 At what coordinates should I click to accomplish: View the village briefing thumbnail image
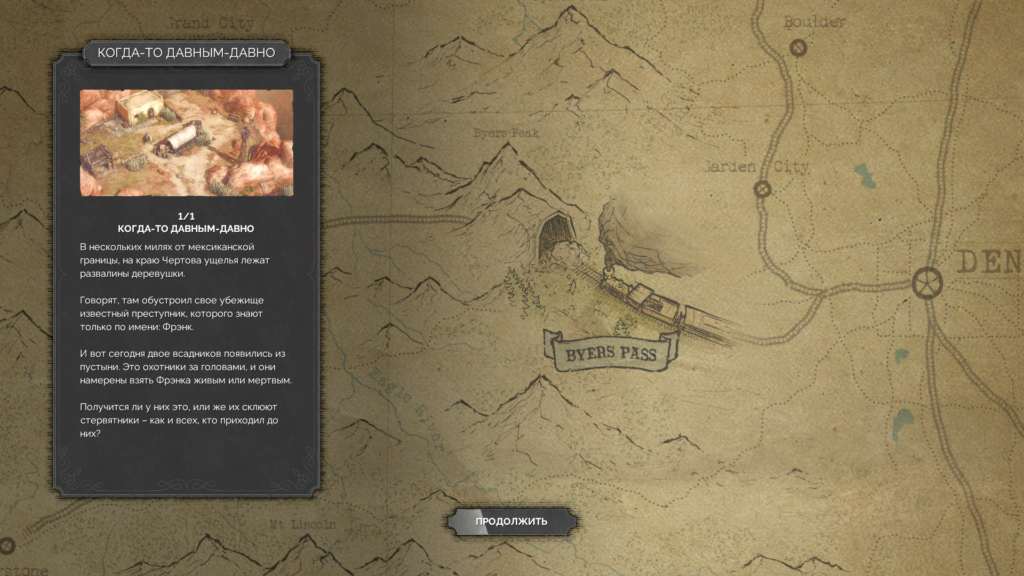coord(187,142)
